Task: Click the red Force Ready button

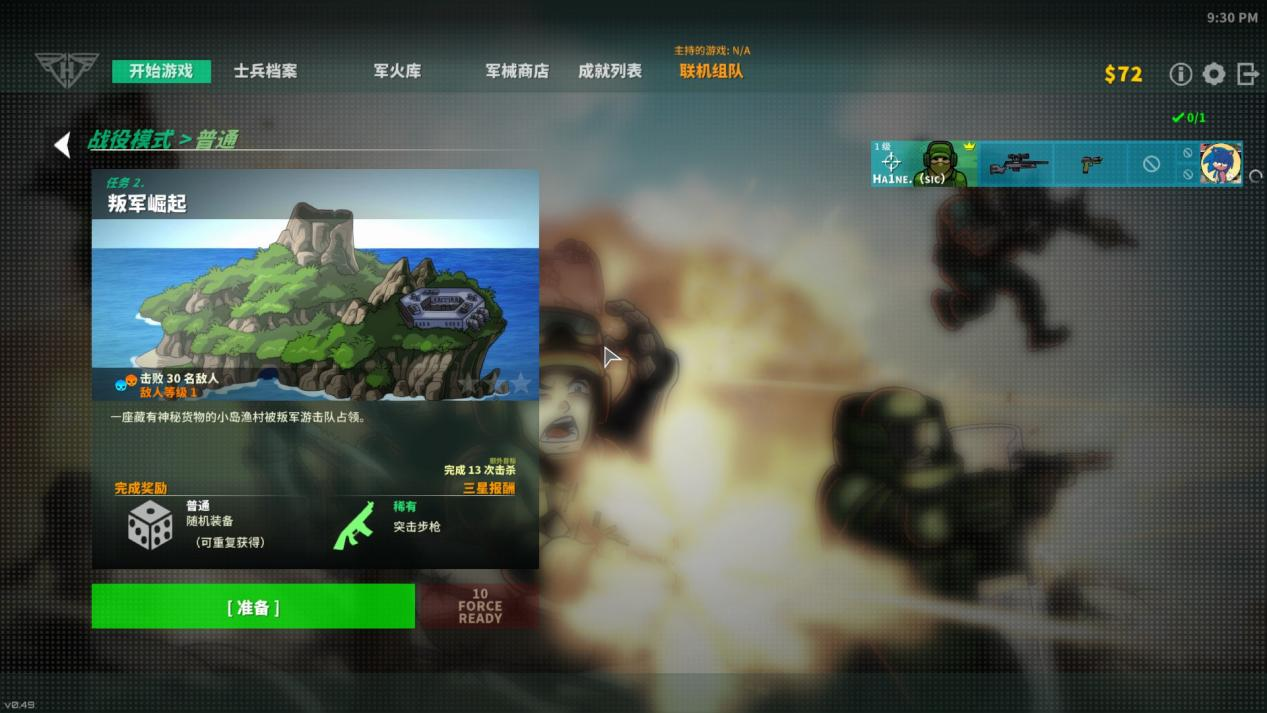Action: (480, 607)
